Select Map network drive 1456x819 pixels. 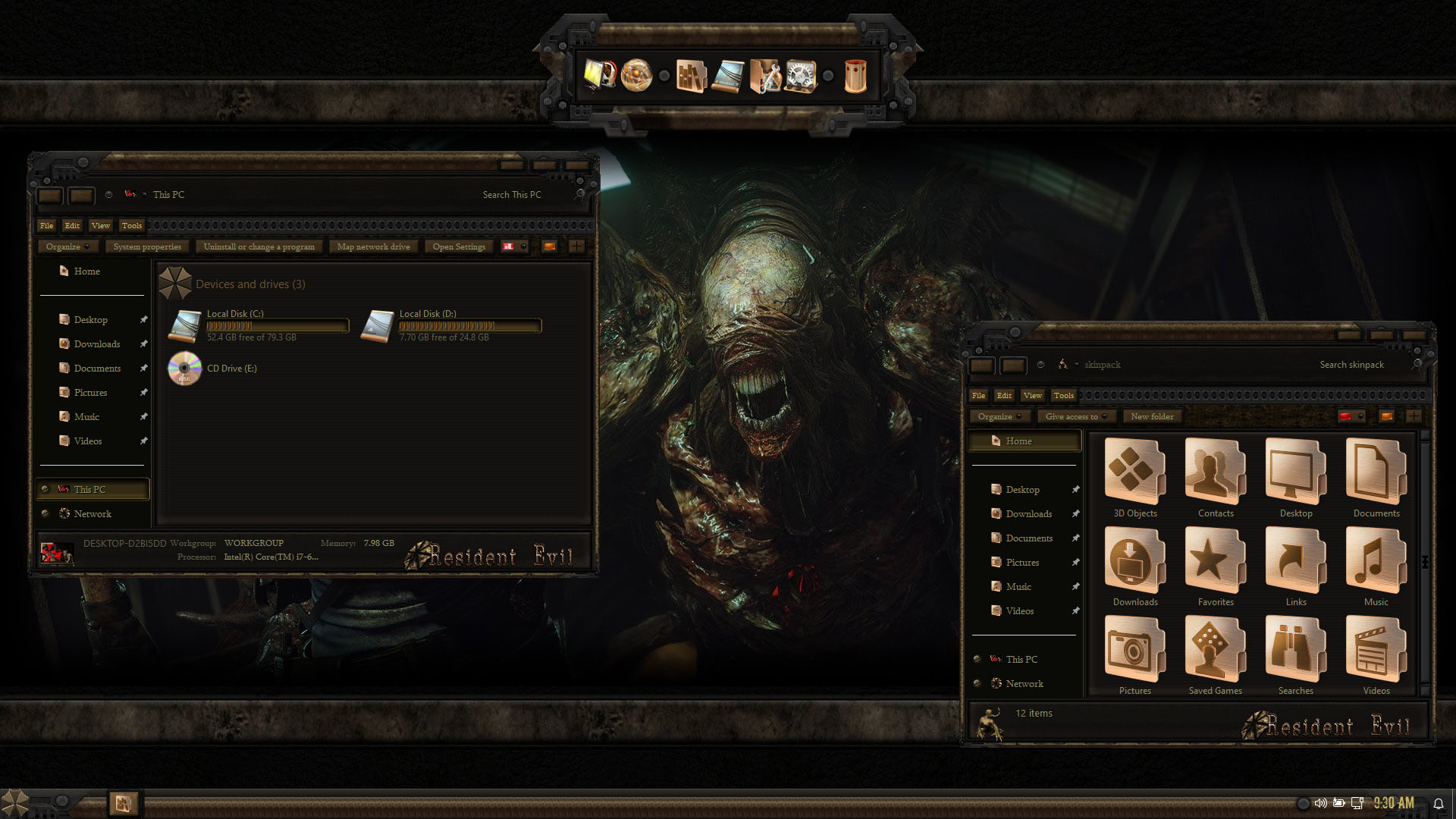tap(373, 246)
